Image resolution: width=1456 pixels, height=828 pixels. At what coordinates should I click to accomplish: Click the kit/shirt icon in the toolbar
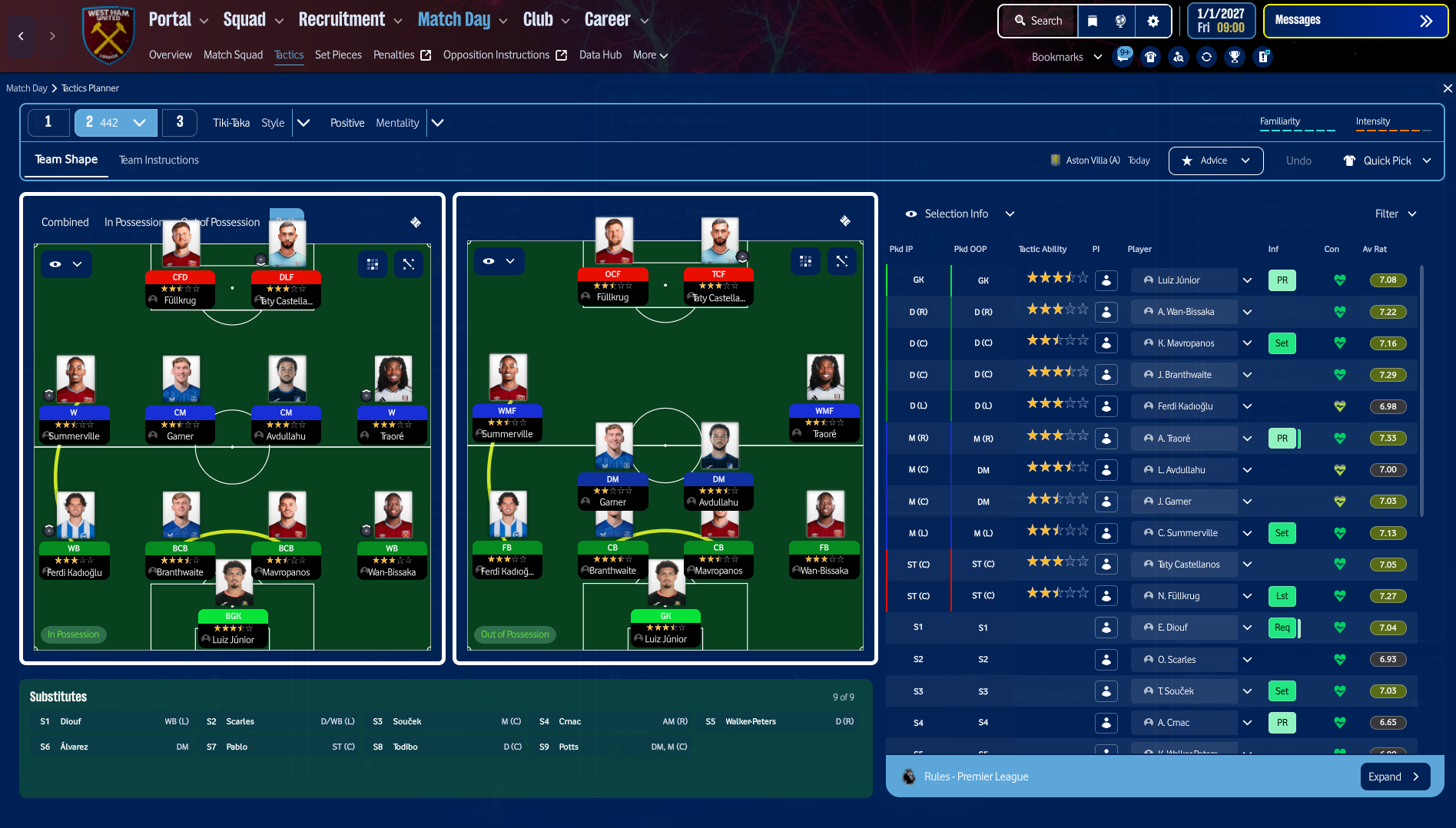(1150, 57)
